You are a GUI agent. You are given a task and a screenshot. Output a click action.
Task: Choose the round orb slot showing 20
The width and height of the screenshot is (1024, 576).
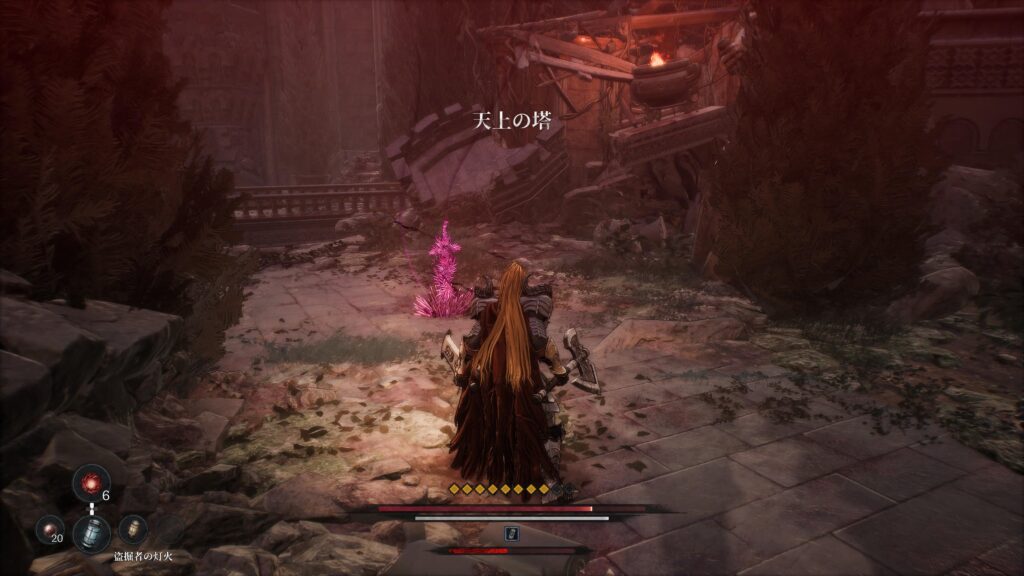point(50,529)
